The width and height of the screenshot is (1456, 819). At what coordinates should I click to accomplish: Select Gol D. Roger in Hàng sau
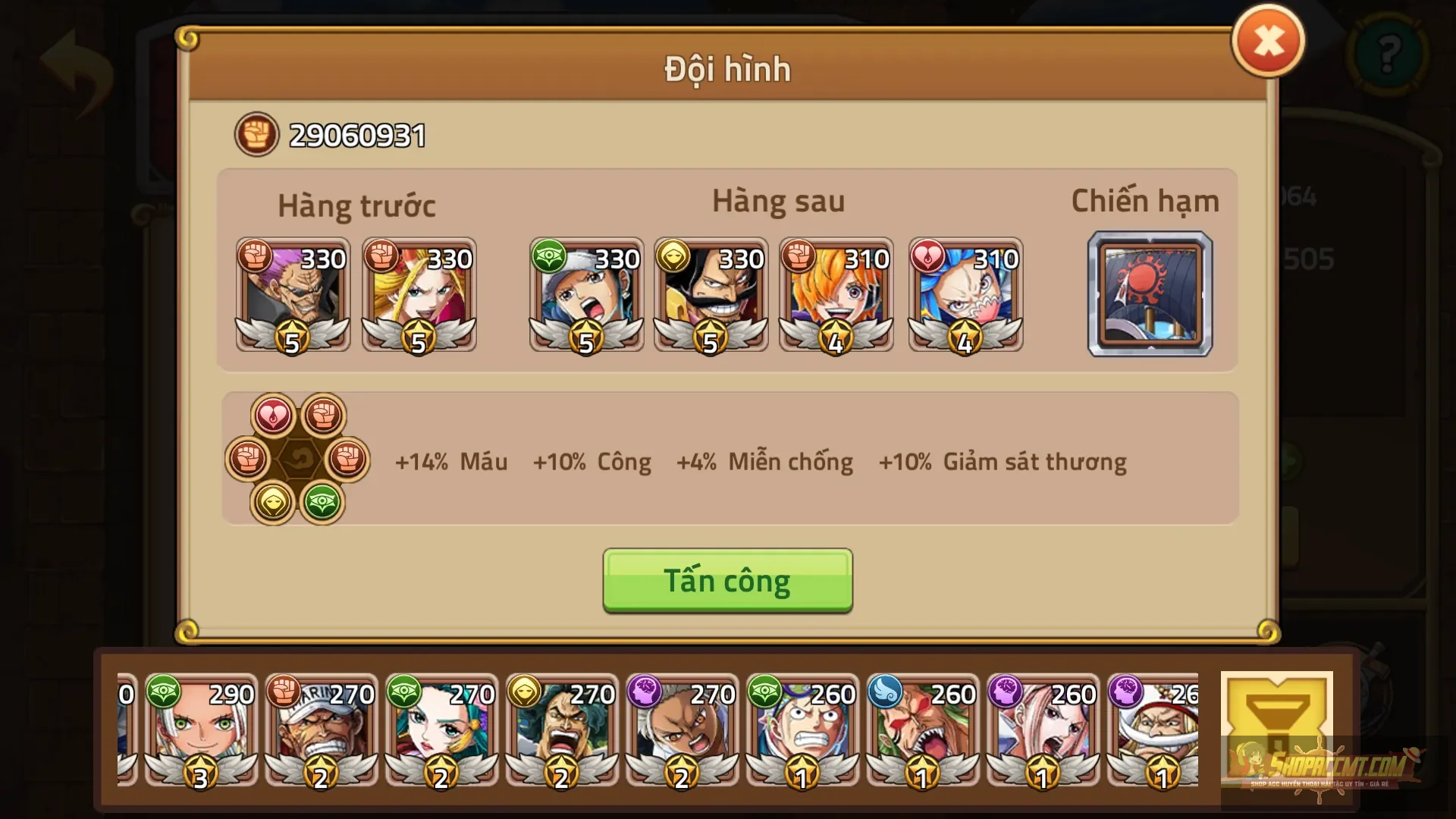click(x=711, y=296)
